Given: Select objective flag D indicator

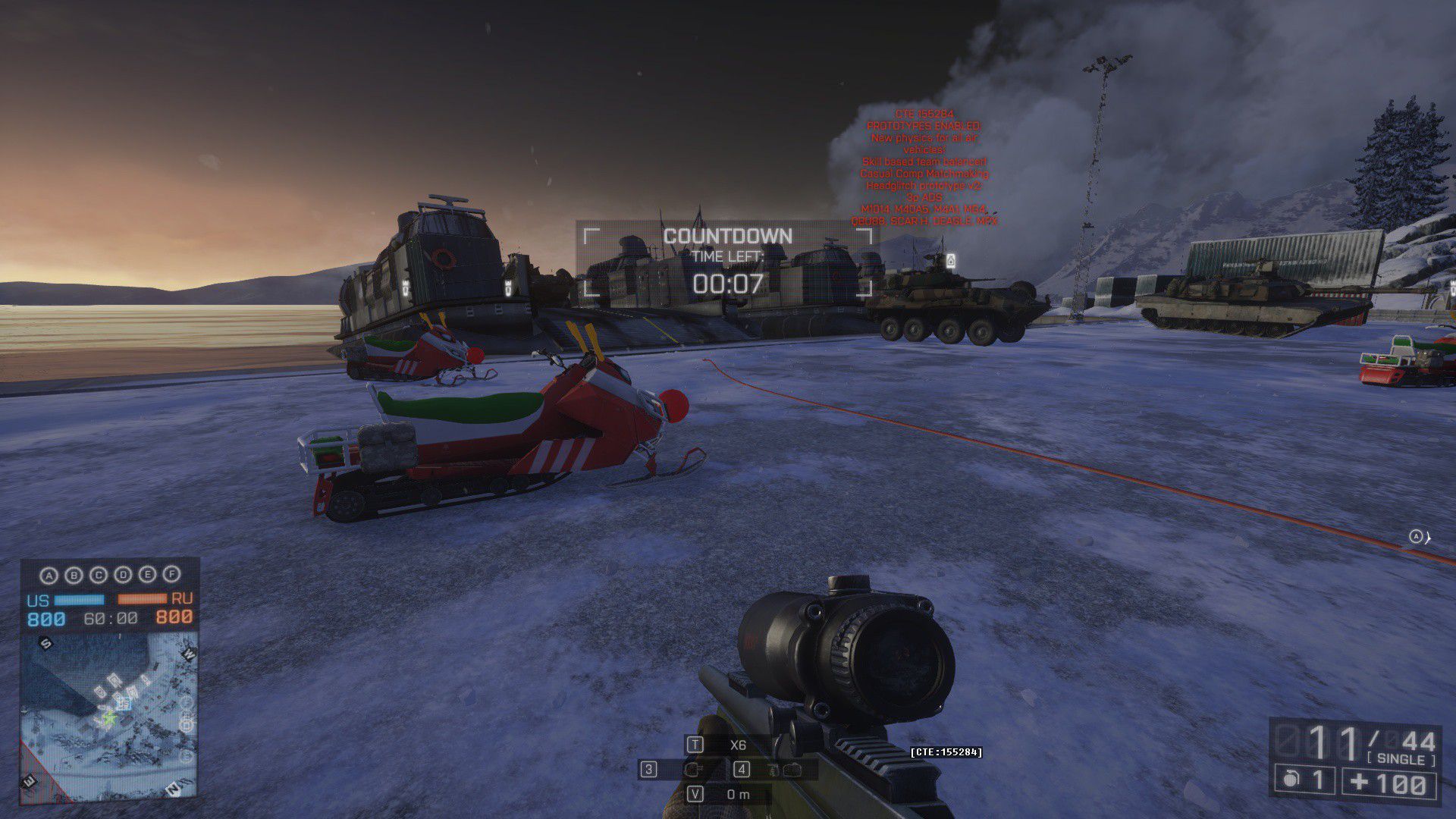Looking at the screenshot, I should pyautogui.click(x=123, y=575).
